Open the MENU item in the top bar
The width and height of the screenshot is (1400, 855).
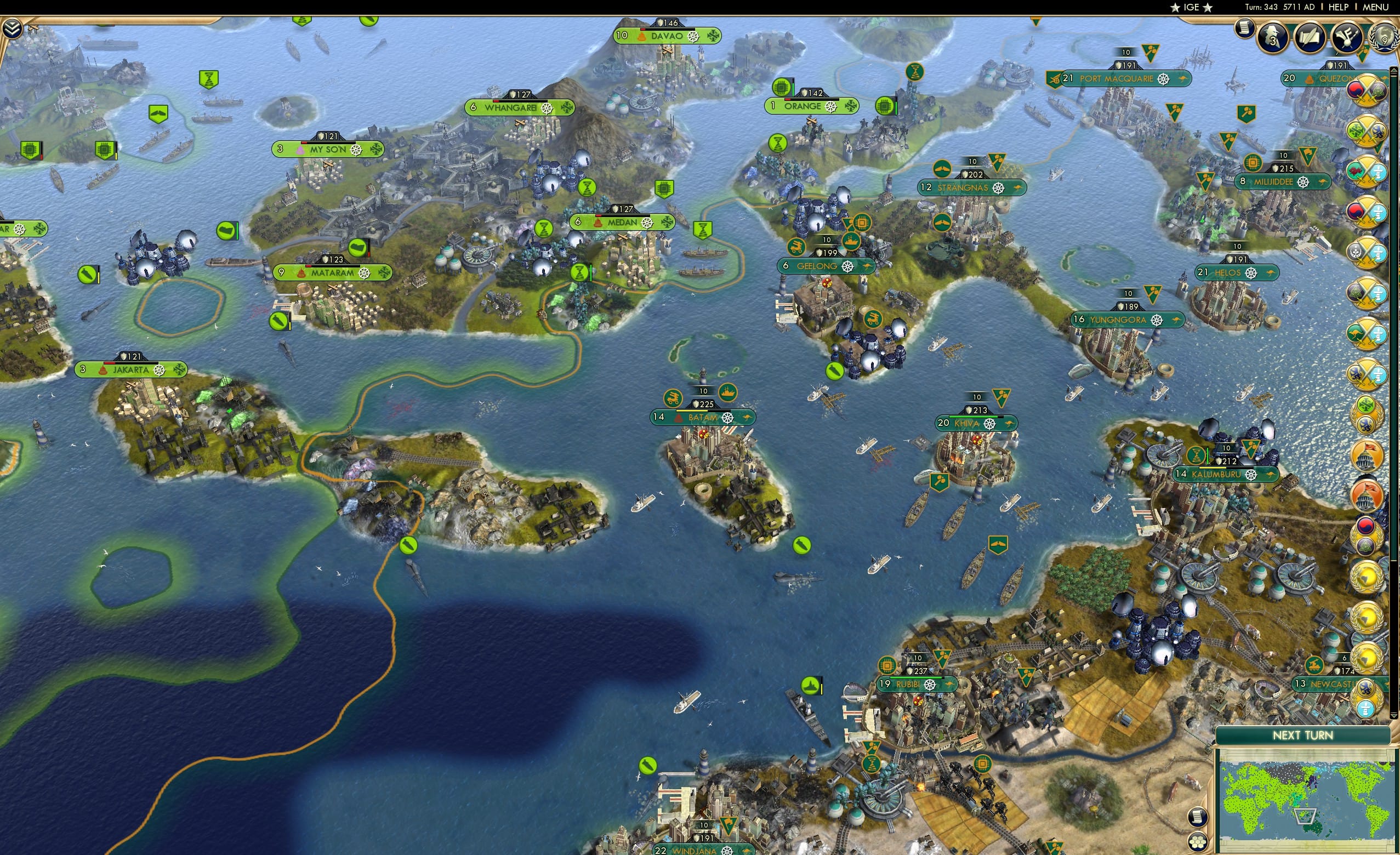pyautogui.click(x=1376, y=7)
